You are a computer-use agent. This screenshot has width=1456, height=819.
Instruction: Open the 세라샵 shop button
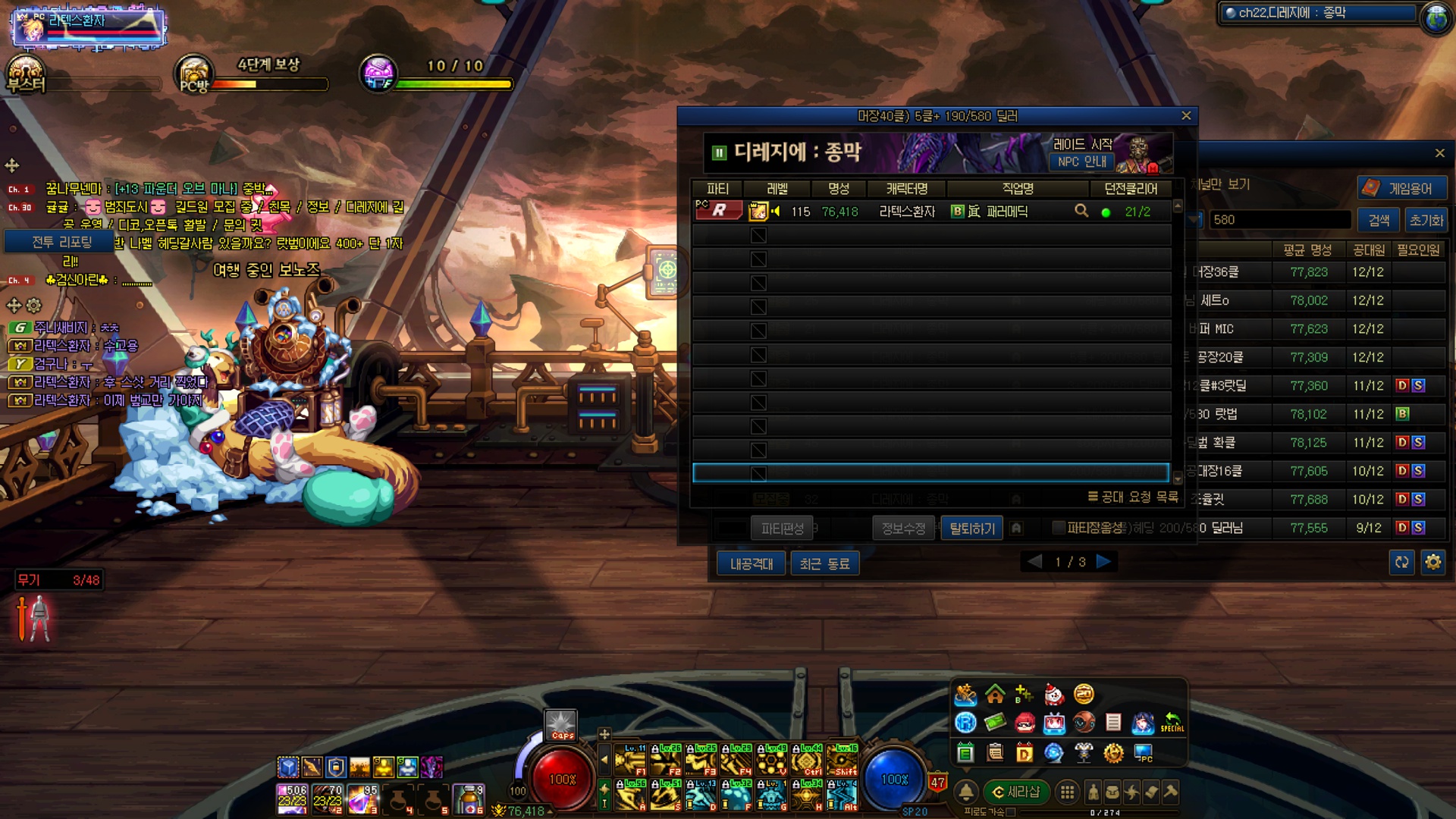(x=1015, y=792)
